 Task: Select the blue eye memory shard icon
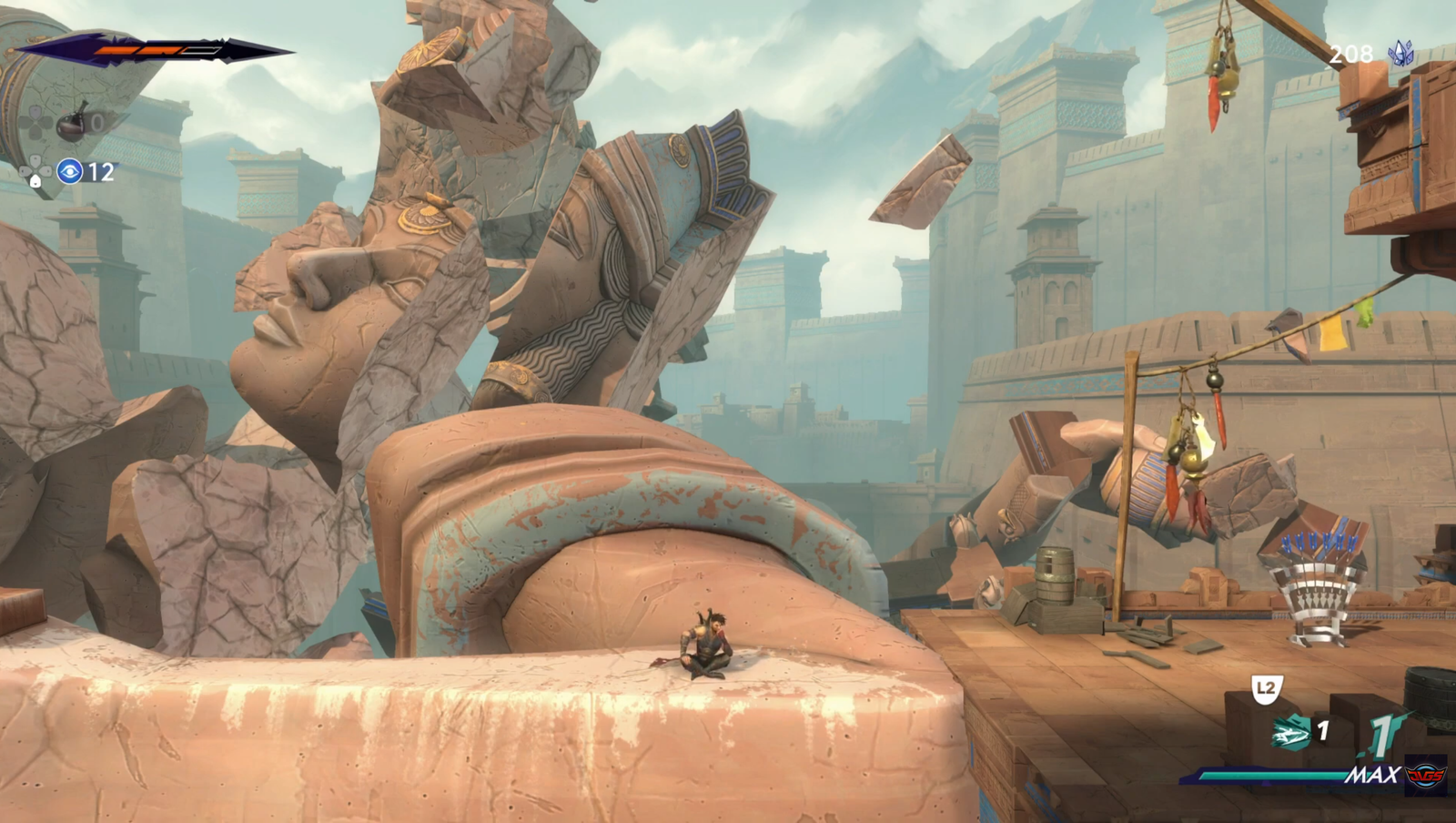pos(70,171)
